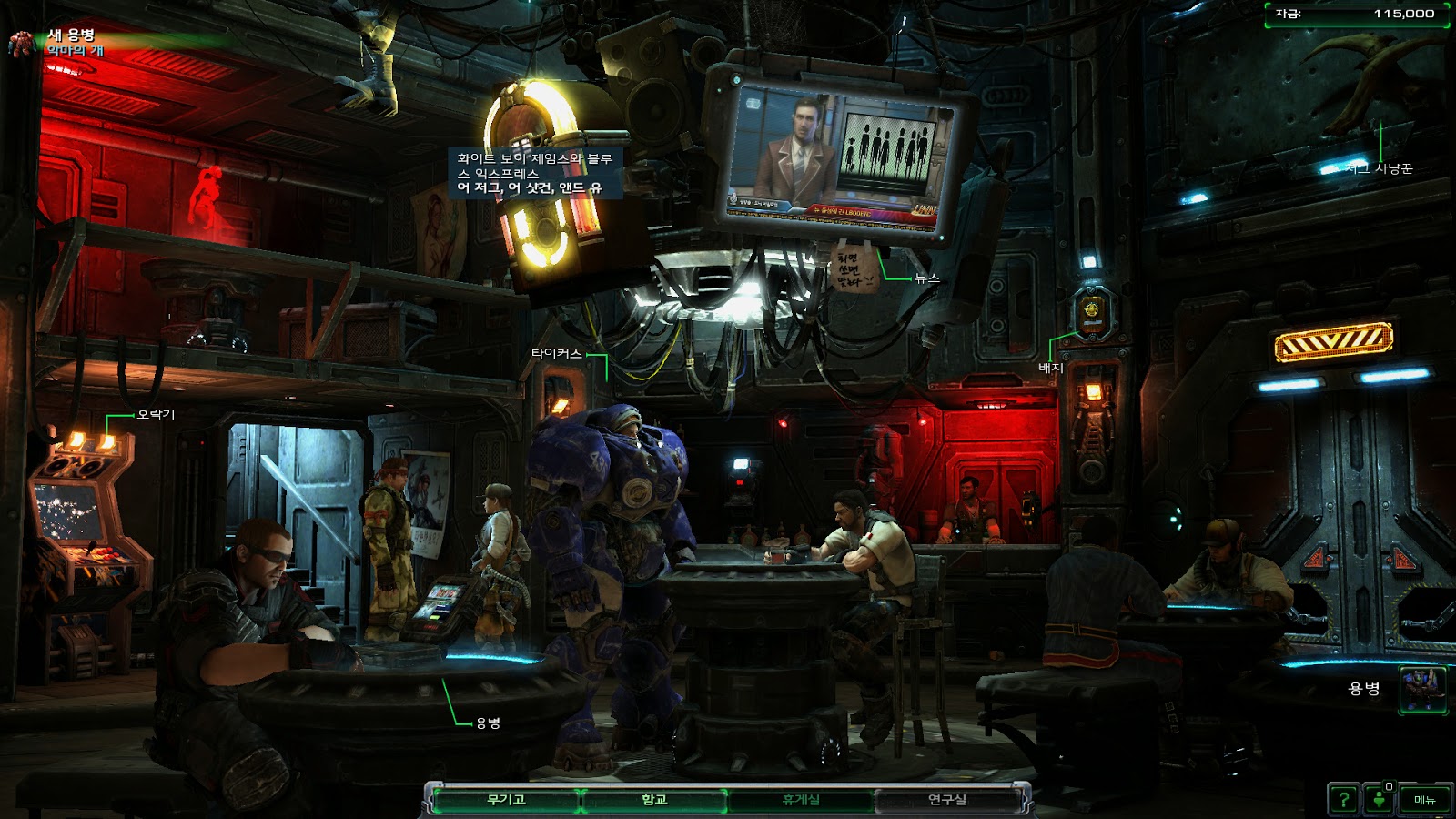
Task: Select the 오락기 (arcade) label
Action: tap(156, 415)
